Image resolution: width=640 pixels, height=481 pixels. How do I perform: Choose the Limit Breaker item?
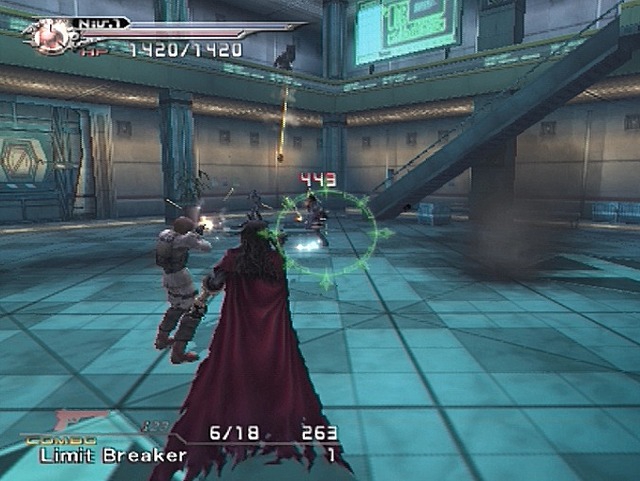pos(113,455)
